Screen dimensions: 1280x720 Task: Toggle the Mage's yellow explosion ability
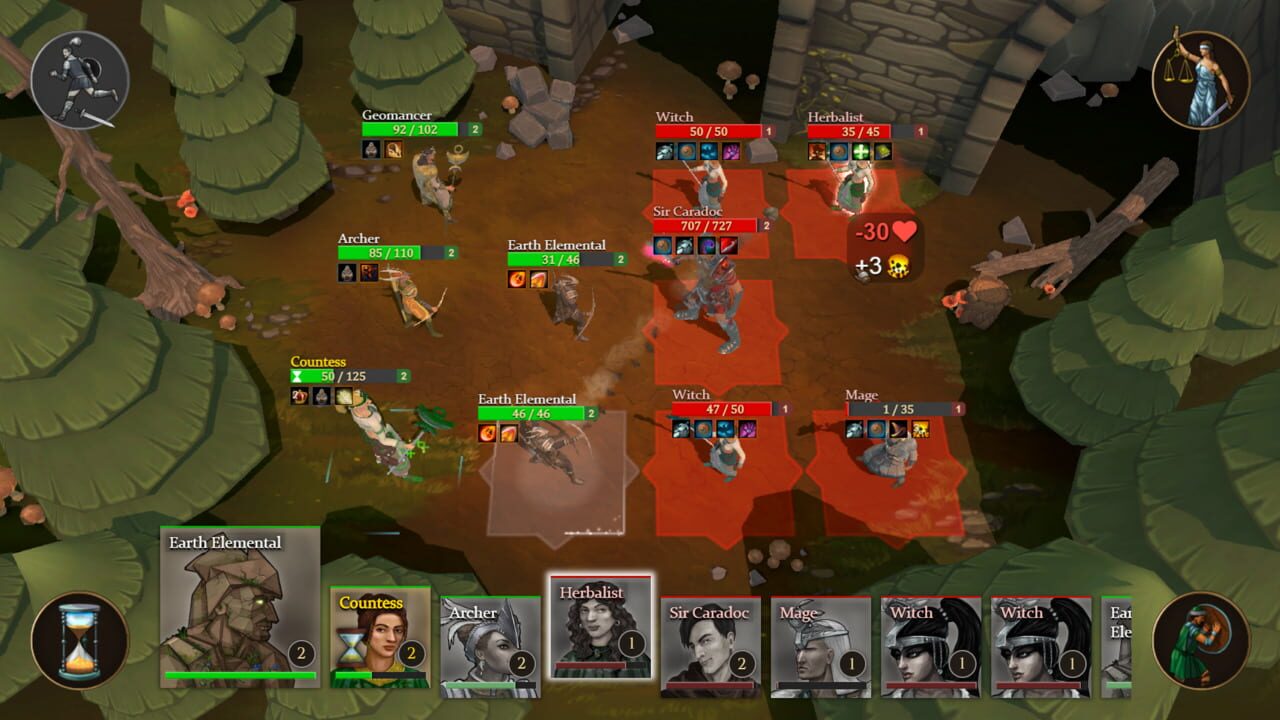coord(920,430)
